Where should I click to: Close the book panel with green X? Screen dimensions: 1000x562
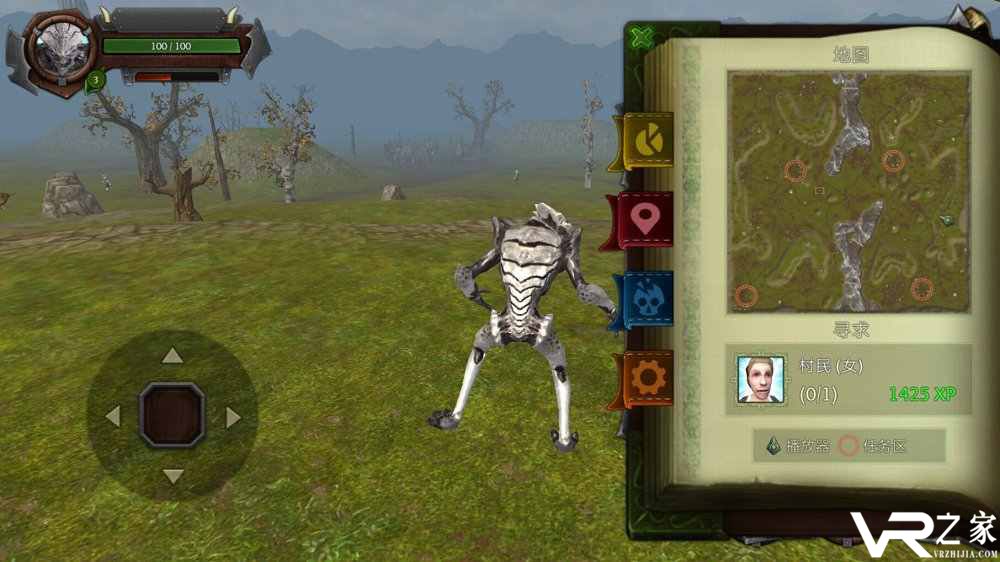coord(643,38)
